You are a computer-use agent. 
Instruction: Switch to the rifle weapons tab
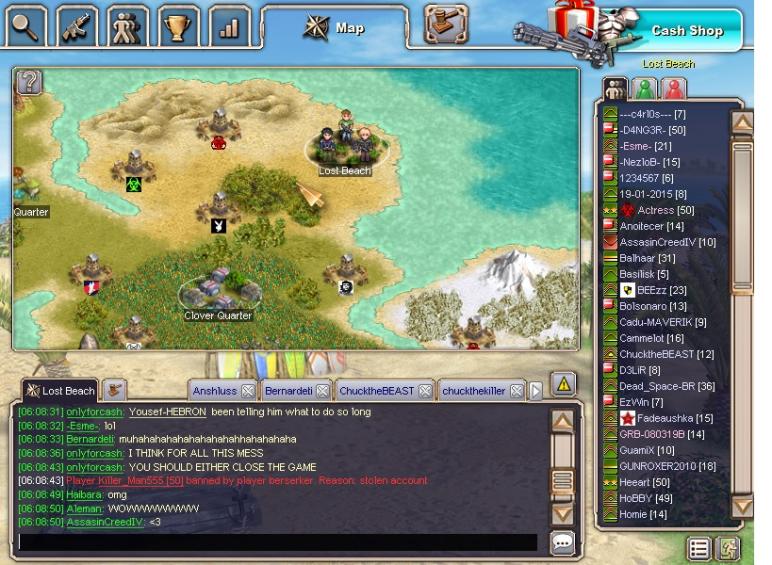click(77, 26)
